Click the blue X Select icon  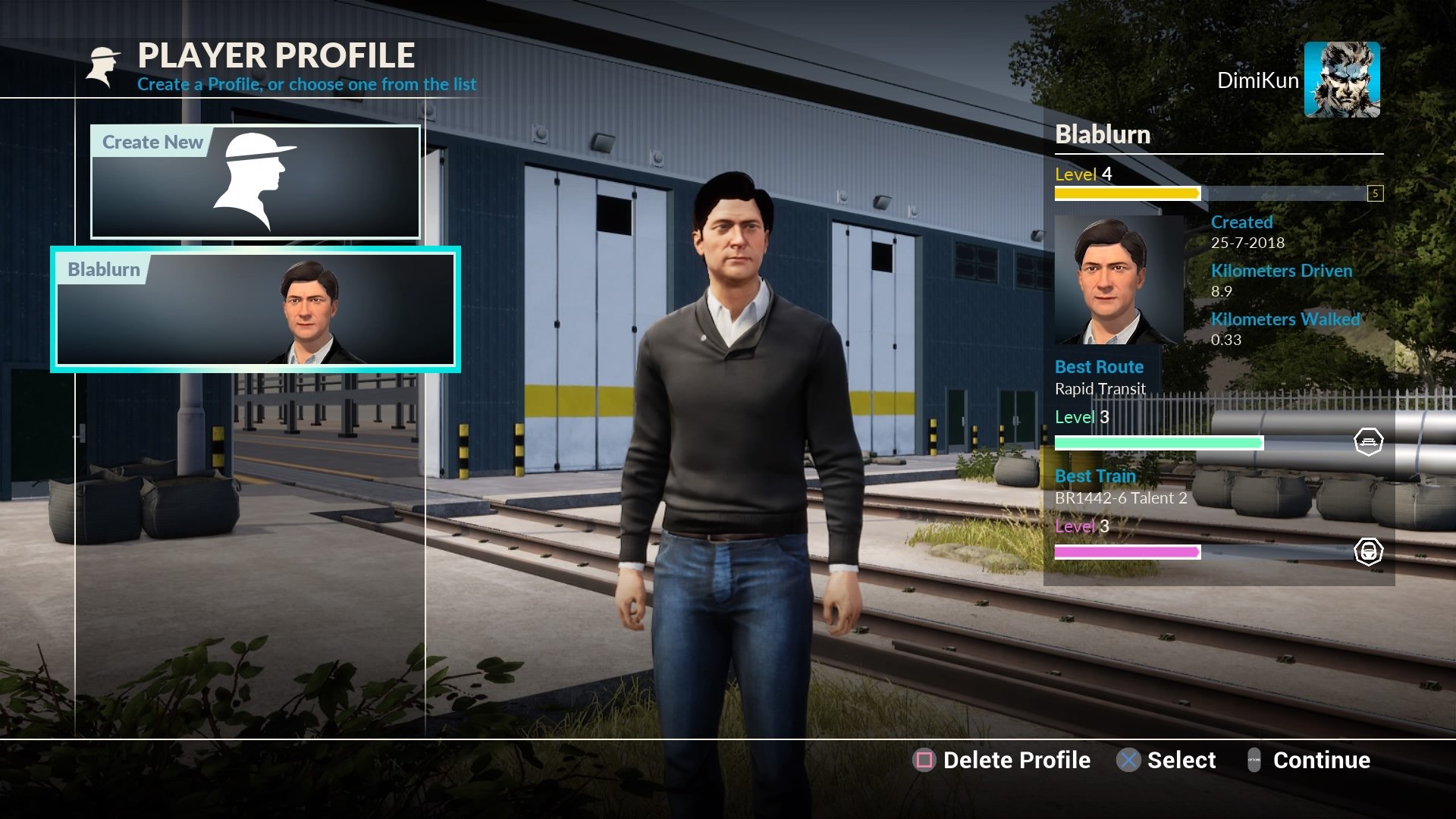click(x=1128, y=760)
